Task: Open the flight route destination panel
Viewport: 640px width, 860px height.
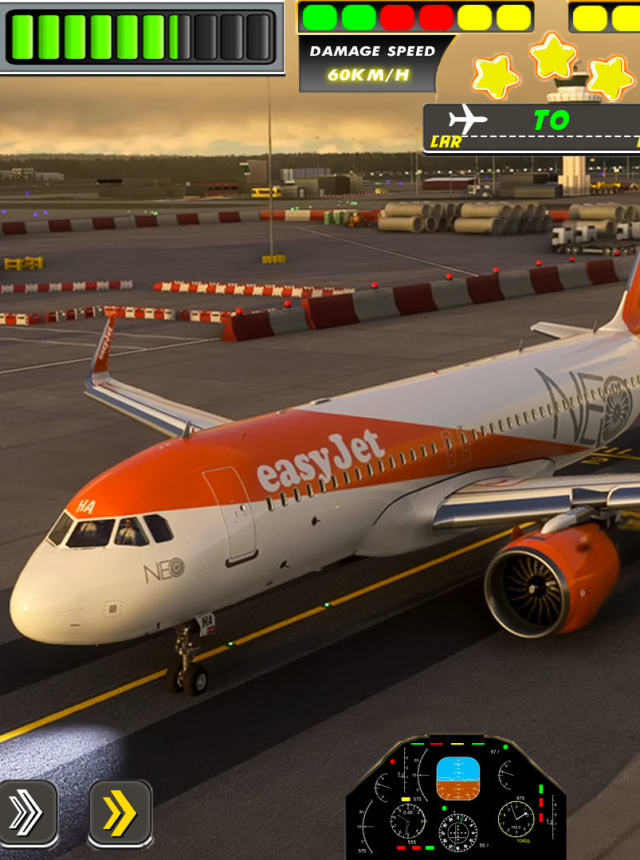Action: [x=532, y=128]
